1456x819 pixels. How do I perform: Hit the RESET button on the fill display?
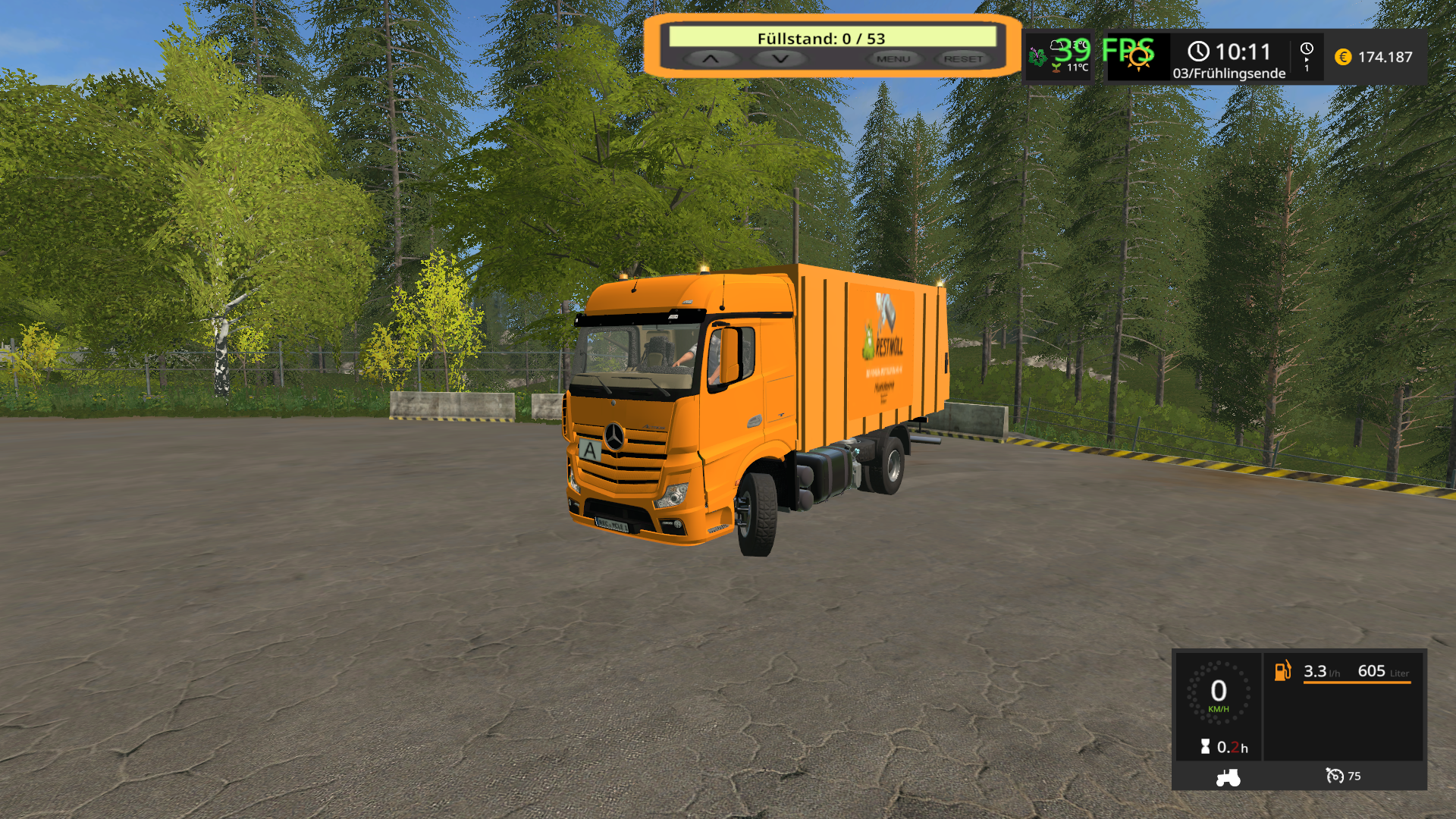pos(963,58)
